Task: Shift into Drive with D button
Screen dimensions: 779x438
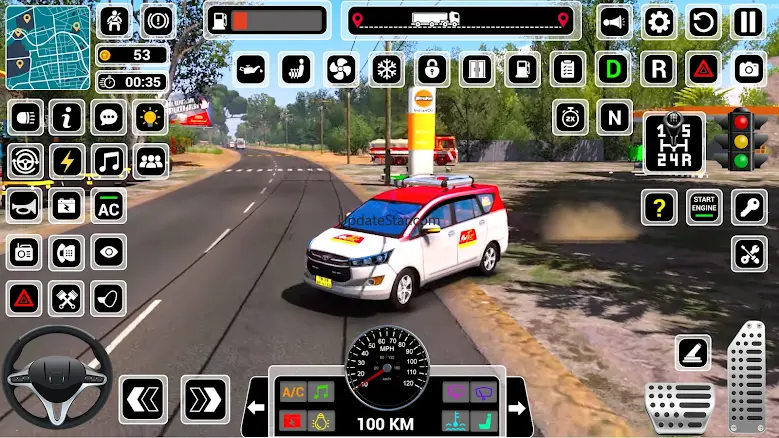Action: click(612, 69)
